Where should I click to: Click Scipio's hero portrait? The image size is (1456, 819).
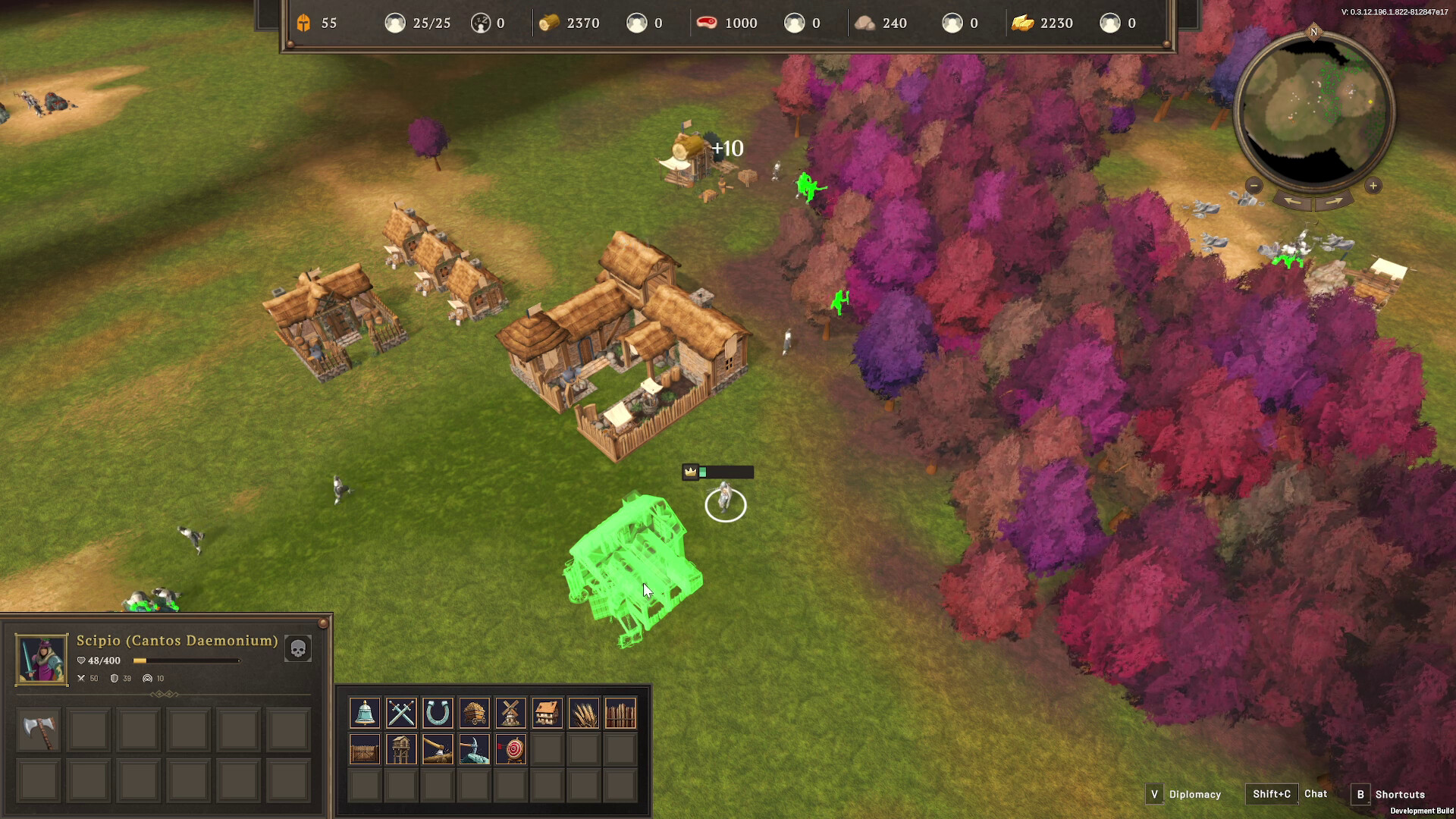(42, 659)
